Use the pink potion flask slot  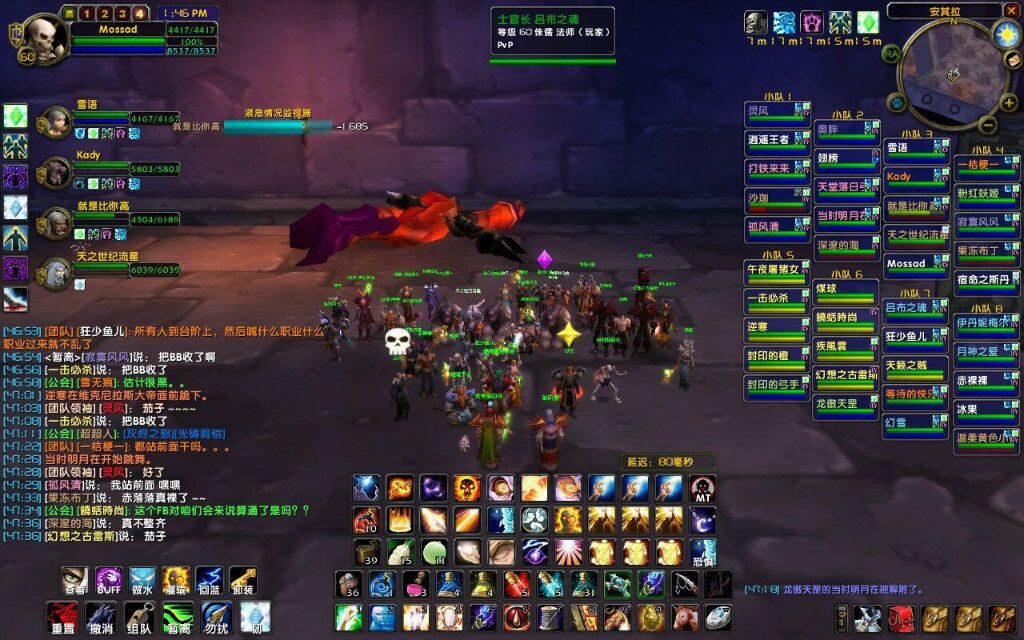(x=415, y=584)
